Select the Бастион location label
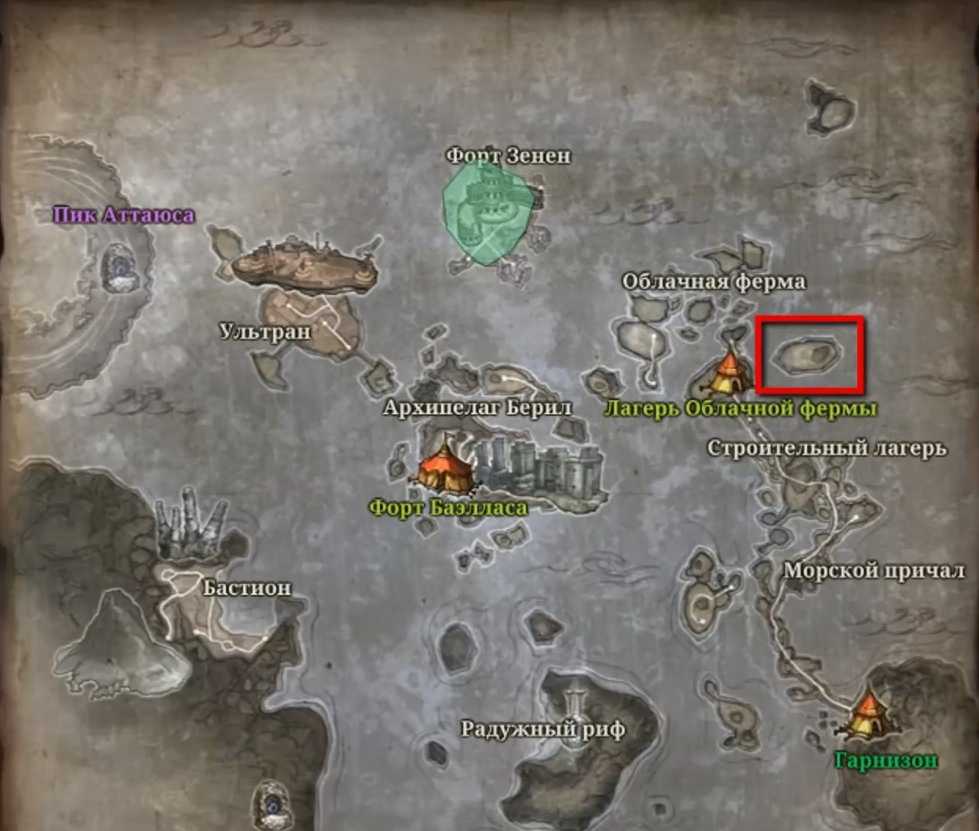The width and height of the screenshot is (979, 831). click(247, 587)
